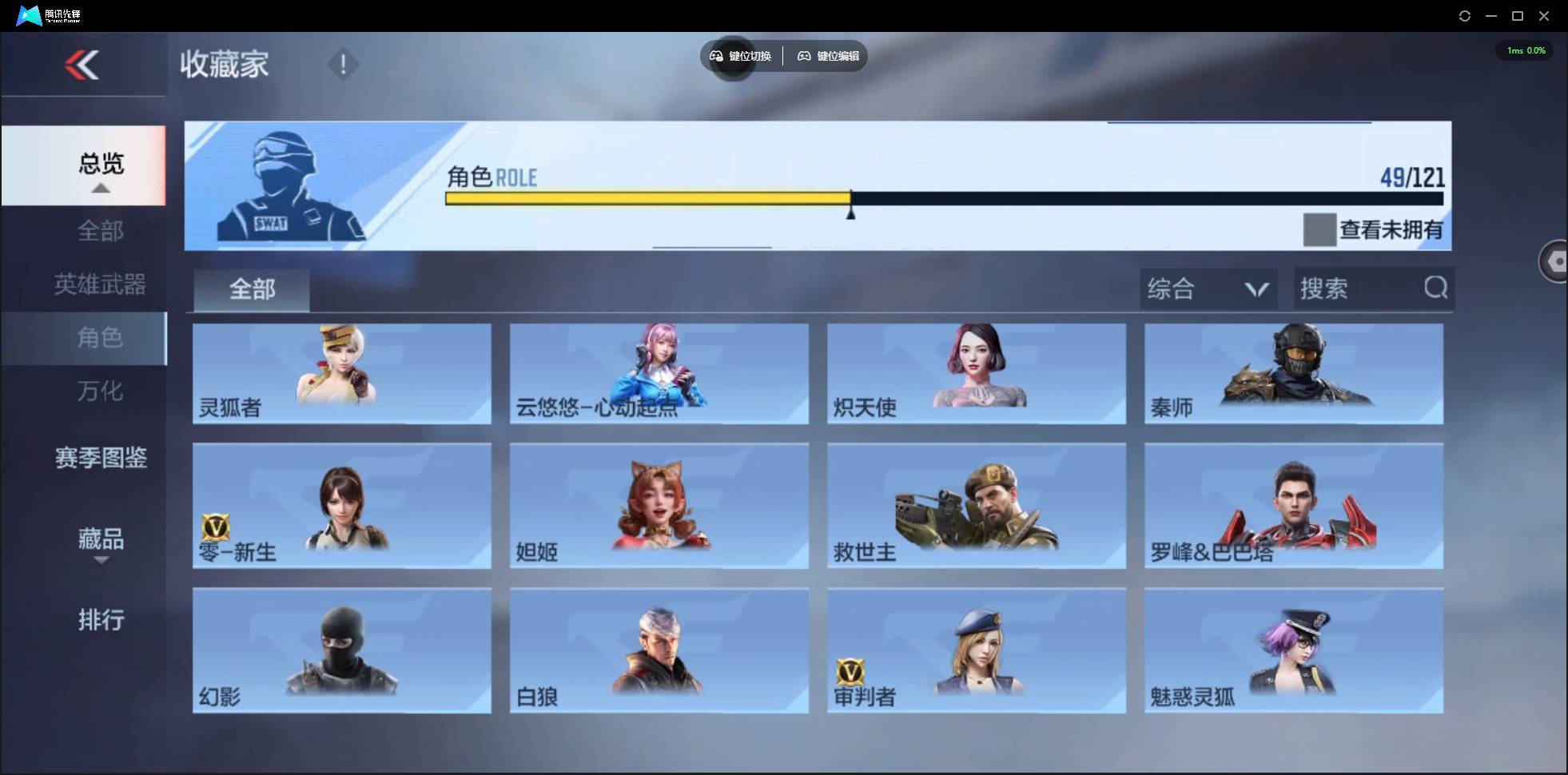Open the floating sidebar knob on right edge
1568x775 pixels.
[x=1556, y=261]
